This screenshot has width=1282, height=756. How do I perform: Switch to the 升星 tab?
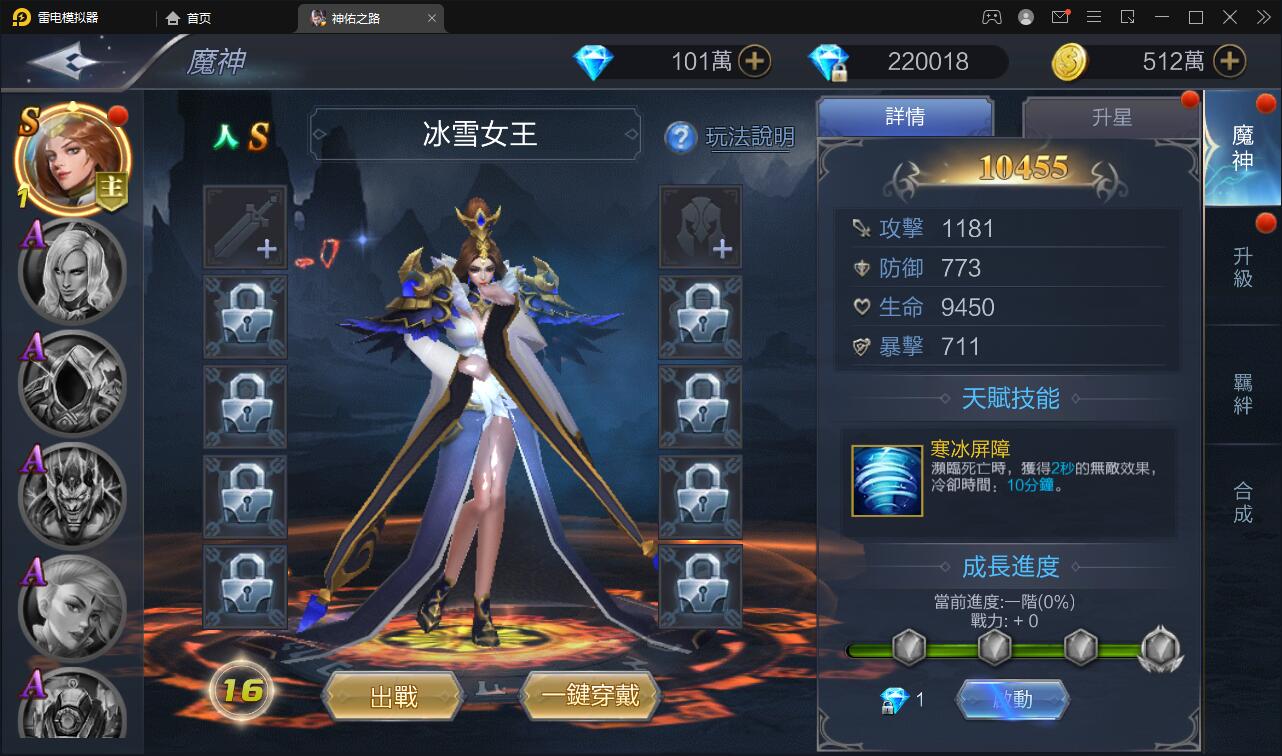[1110, 117]
